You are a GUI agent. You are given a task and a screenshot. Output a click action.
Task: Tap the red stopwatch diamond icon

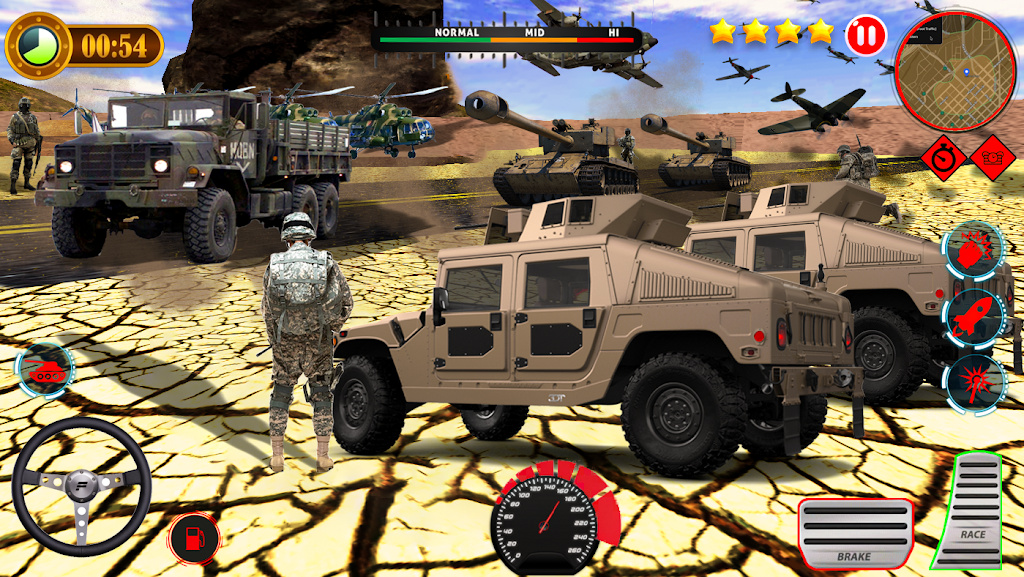[944, 157]
